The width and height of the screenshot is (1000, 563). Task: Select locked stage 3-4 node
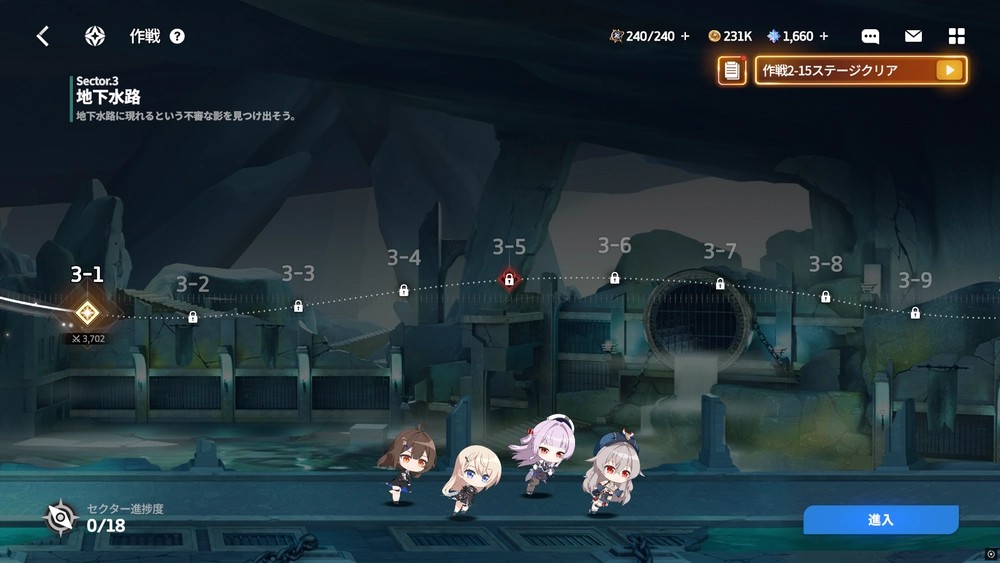click(x=404, y=291)
